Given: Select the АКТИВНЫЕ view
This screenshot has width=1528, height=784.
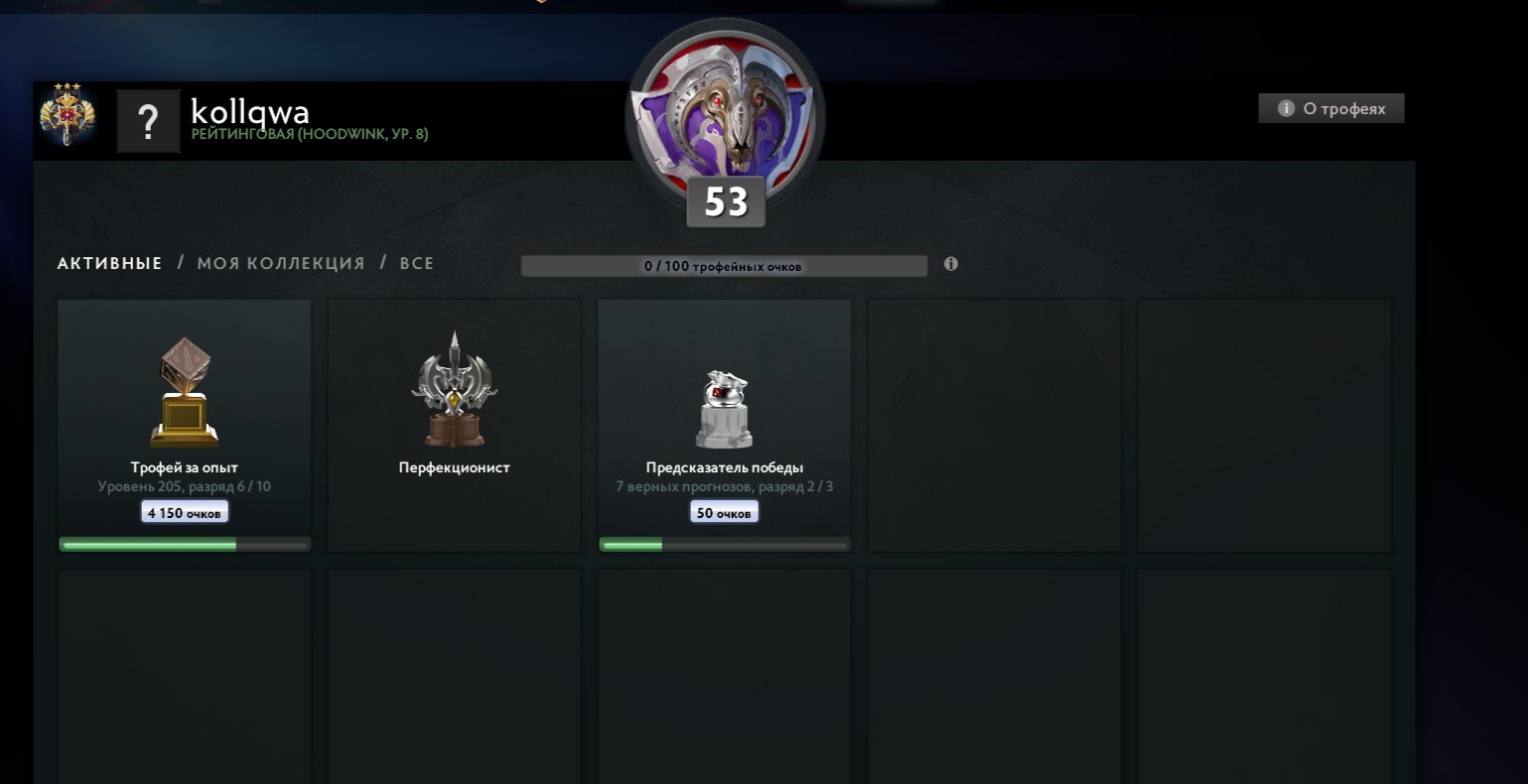Looking at the screenshot, I should tap(109, 263).
